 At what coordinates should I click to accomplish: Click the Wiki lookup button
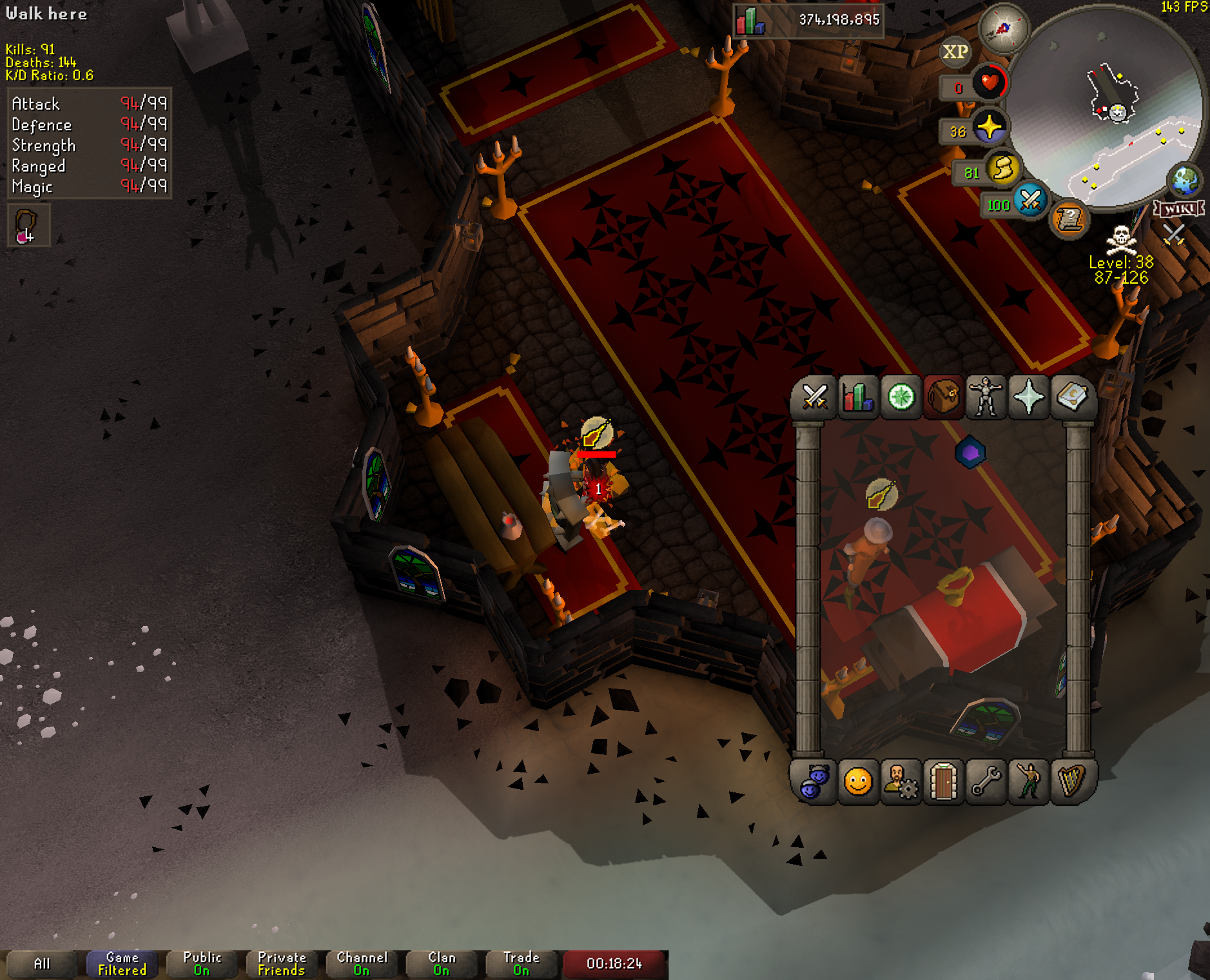(x=1179, y=208)
